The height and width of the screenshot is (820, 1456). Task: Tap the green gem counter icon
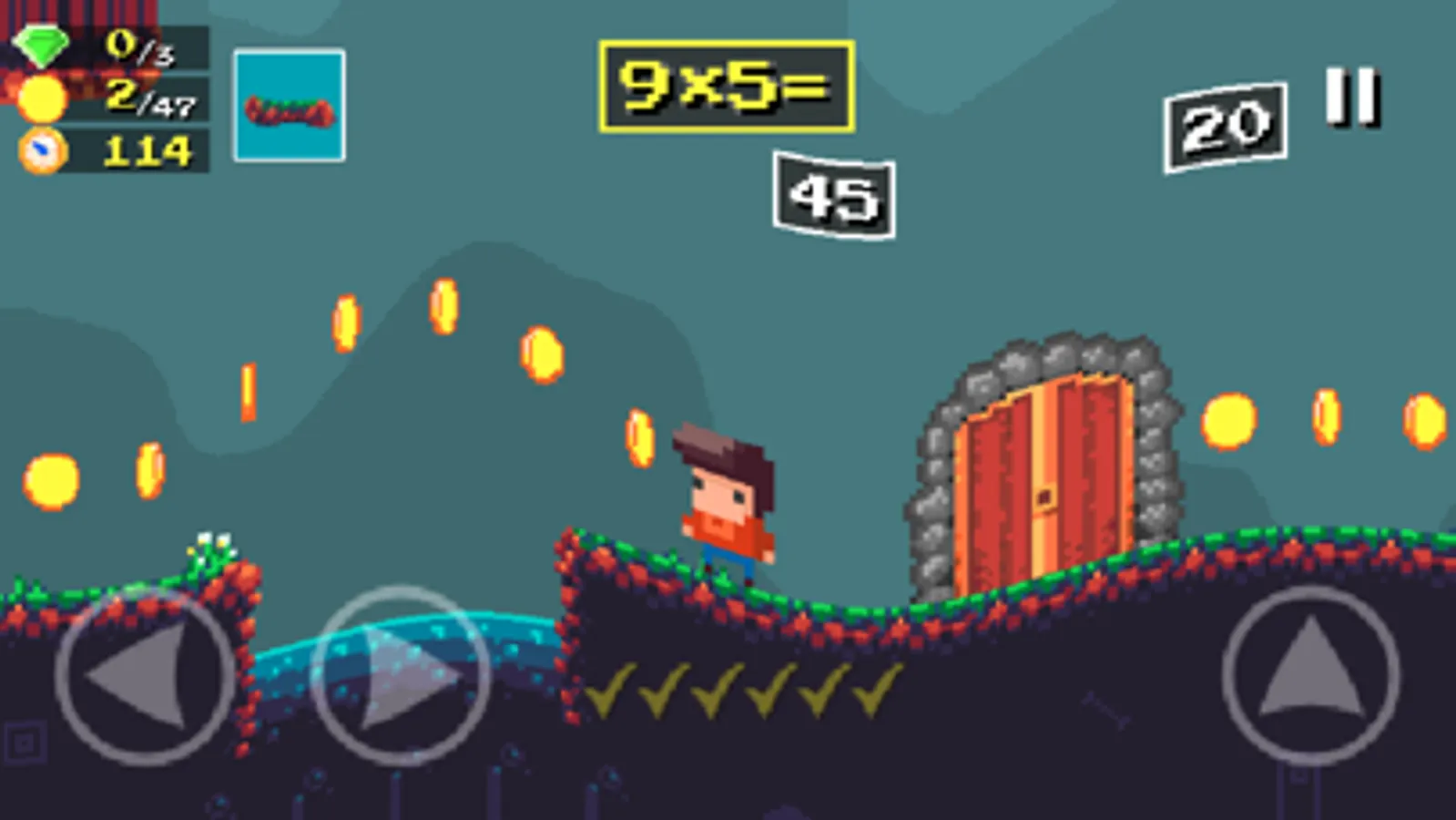pos(44,44)
